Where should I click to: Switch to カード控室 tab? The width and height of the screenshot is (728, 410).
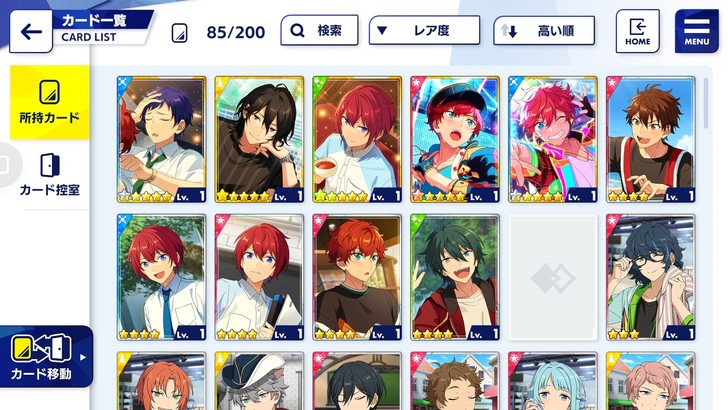[x=49, y=175]
